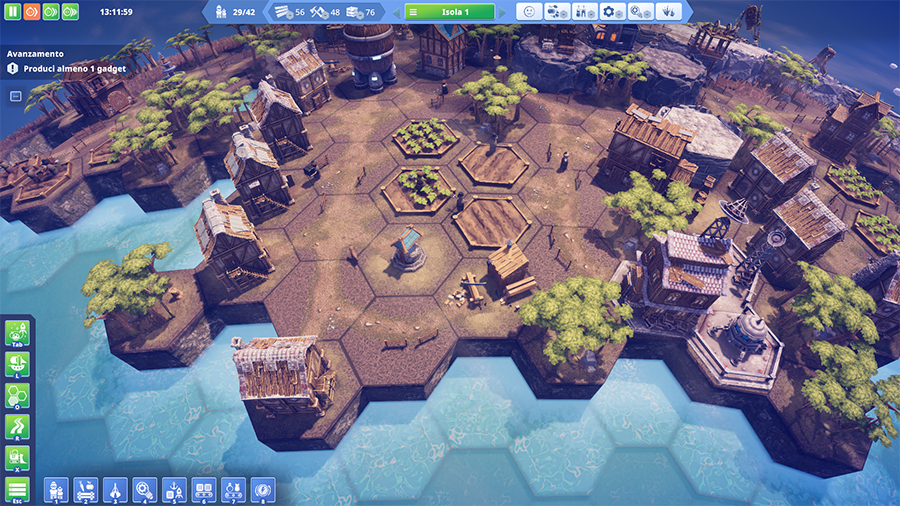Screen dimensions: 900x506
Task: Open the gear settings overview icon
Action: (613, 12)
